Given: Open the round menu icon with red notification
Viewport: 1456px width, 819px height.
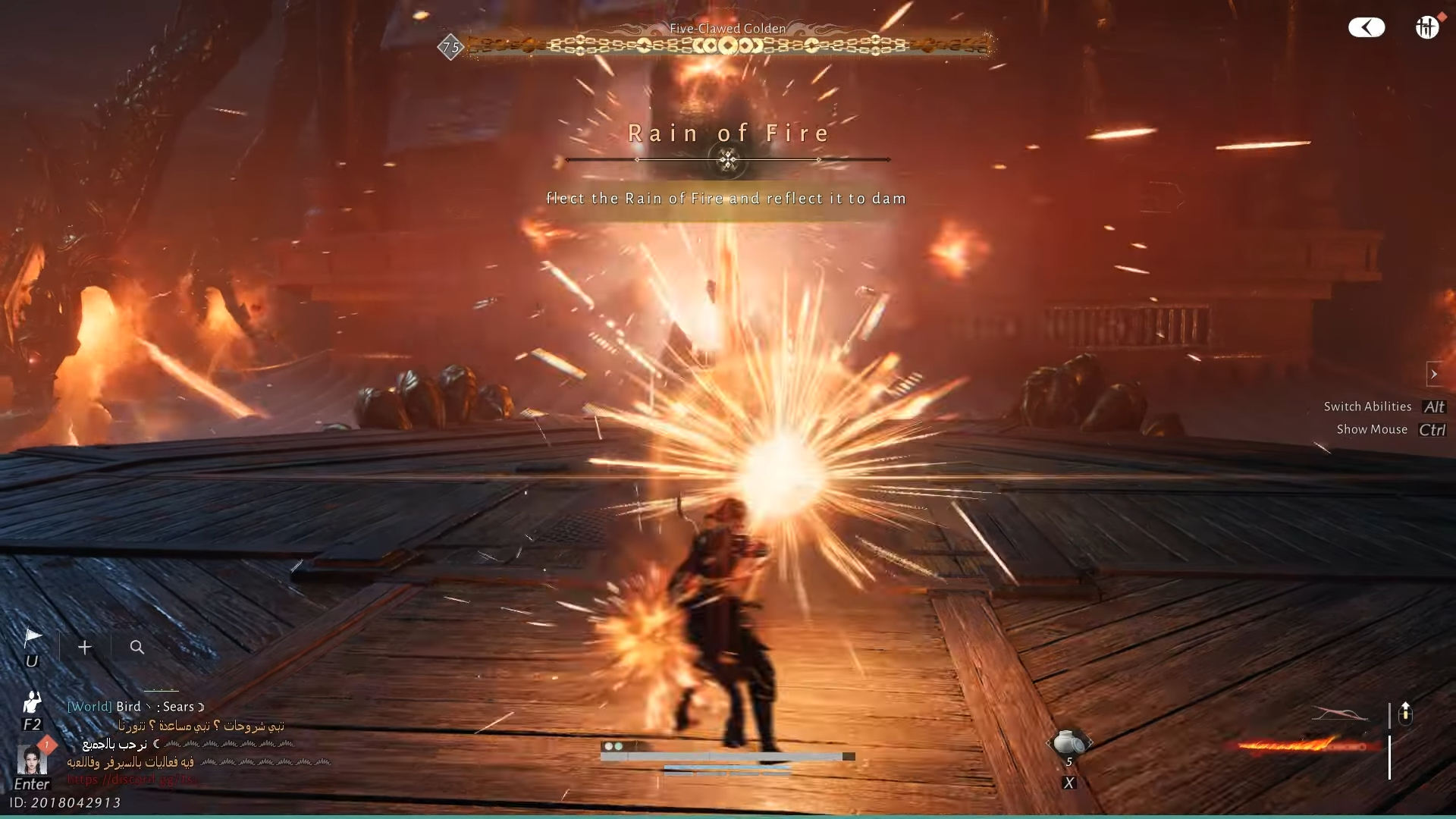Looking at the screenshot, I should (x=1427, y=27).
